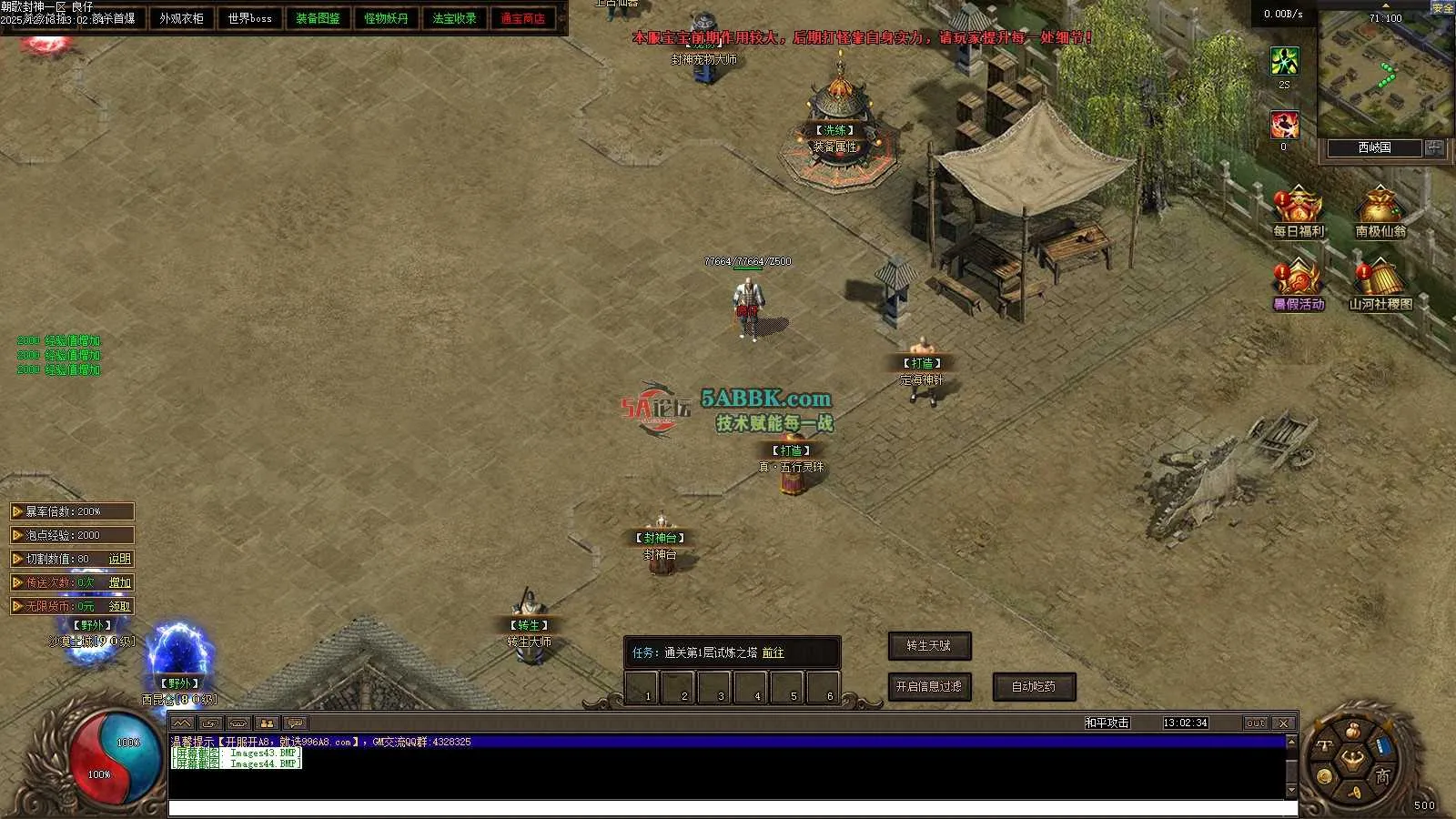Screen dimensions: 1456x819
Task: Open the 暑假活动 event icon
Action: tap(1299, 280)
